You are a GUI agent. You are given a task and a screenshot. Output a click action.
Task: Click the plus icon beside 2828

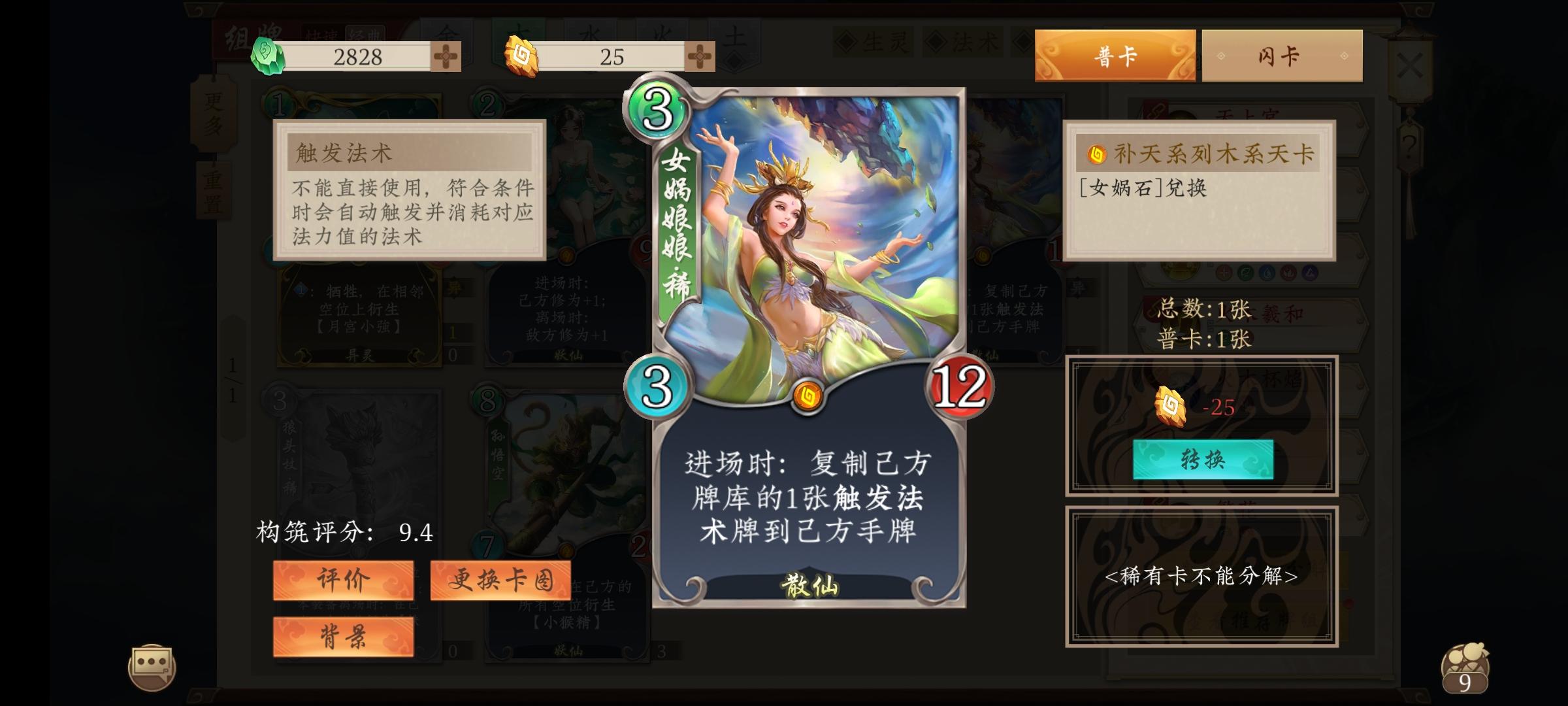[445, 58]
